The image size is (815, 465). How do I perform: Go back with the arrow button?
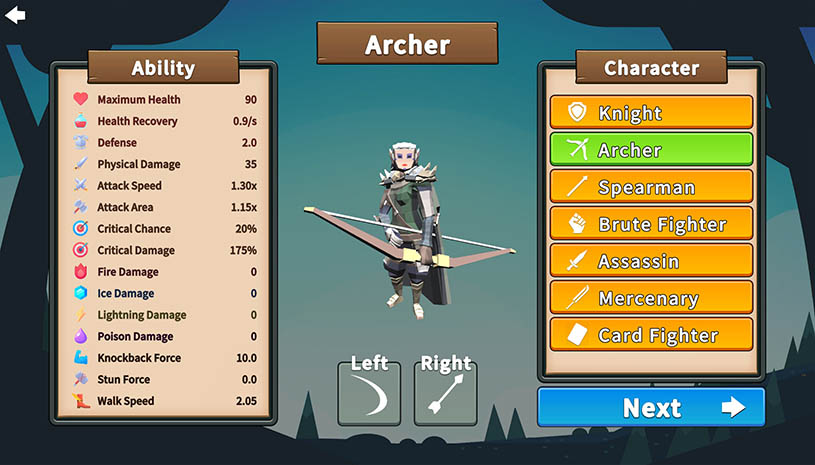coord(15,15)
